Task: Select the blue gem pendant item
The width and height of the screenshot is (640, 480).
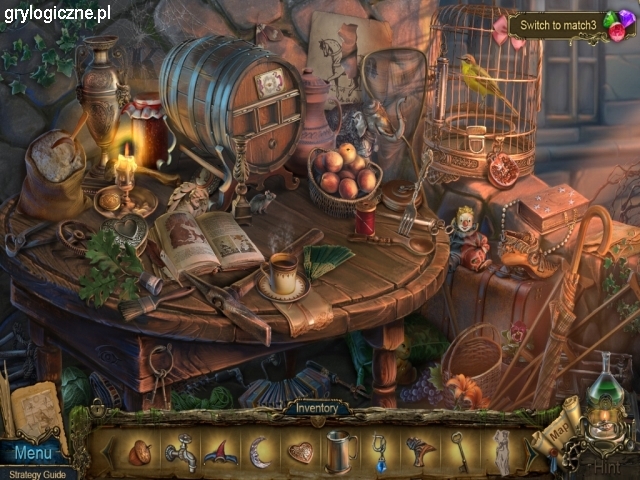Action: click(x=380, y=451)
